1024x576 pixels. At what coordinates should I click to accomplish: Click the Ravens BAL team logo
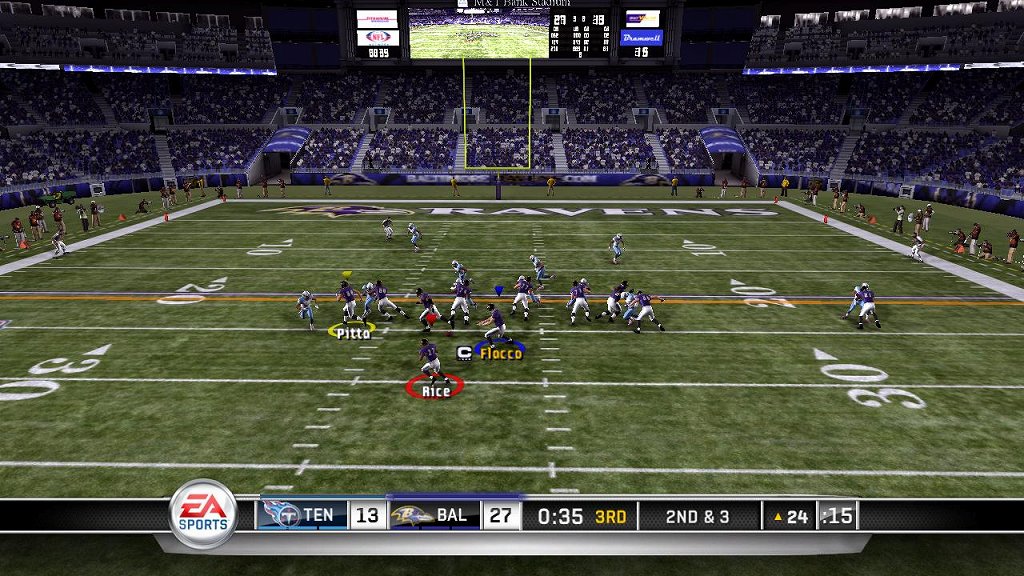[x=412, y=516]
